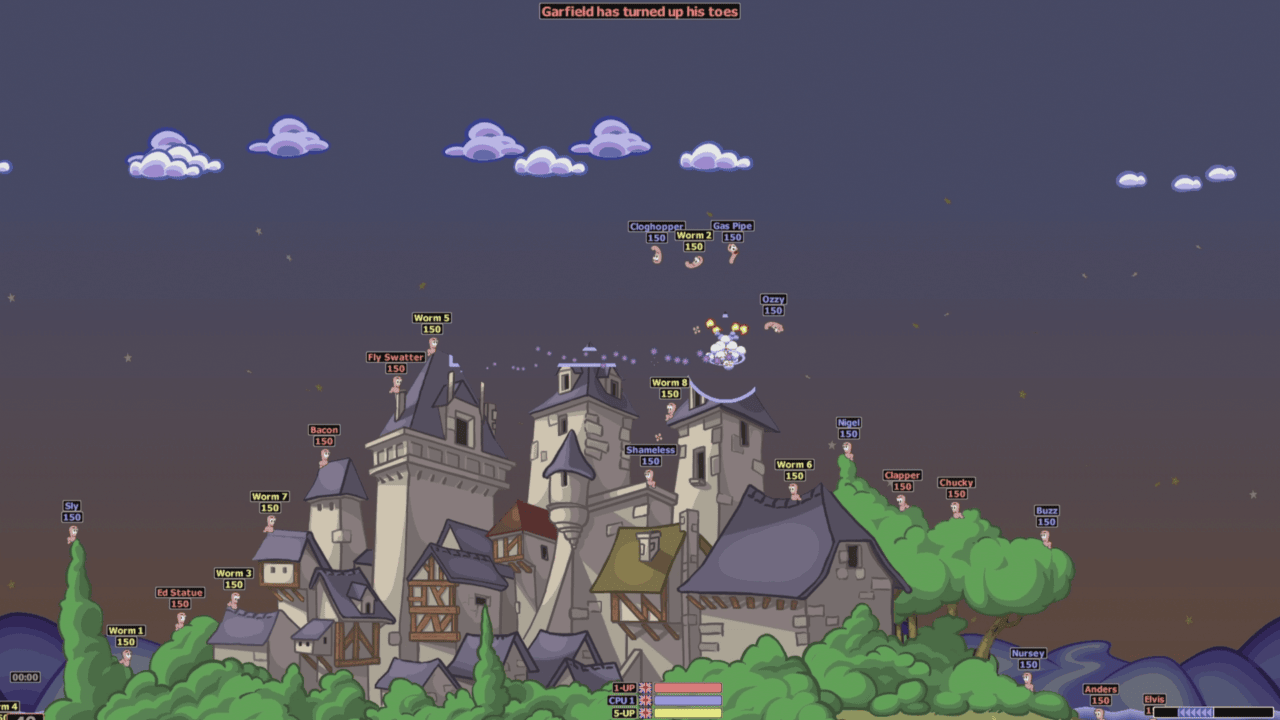This screenshot has width=1280, height=720.
Task: Click the Nigel worm sprite
Action: click(x=847, y=448)
